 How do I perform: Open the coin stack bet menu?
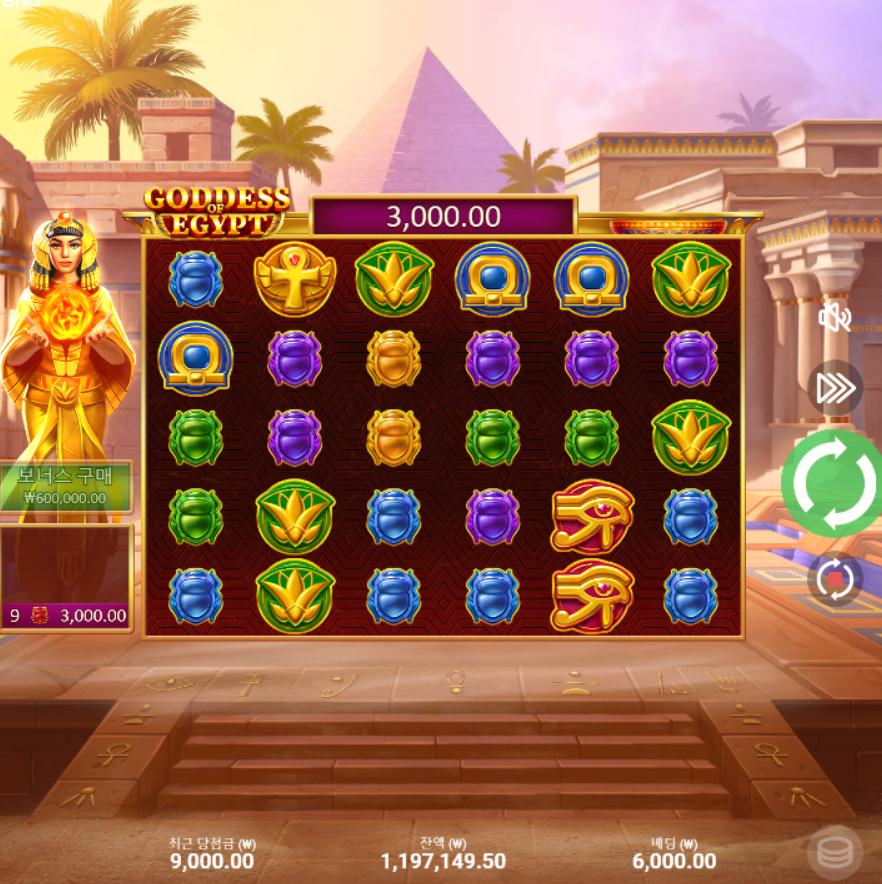tap(834, 852)
